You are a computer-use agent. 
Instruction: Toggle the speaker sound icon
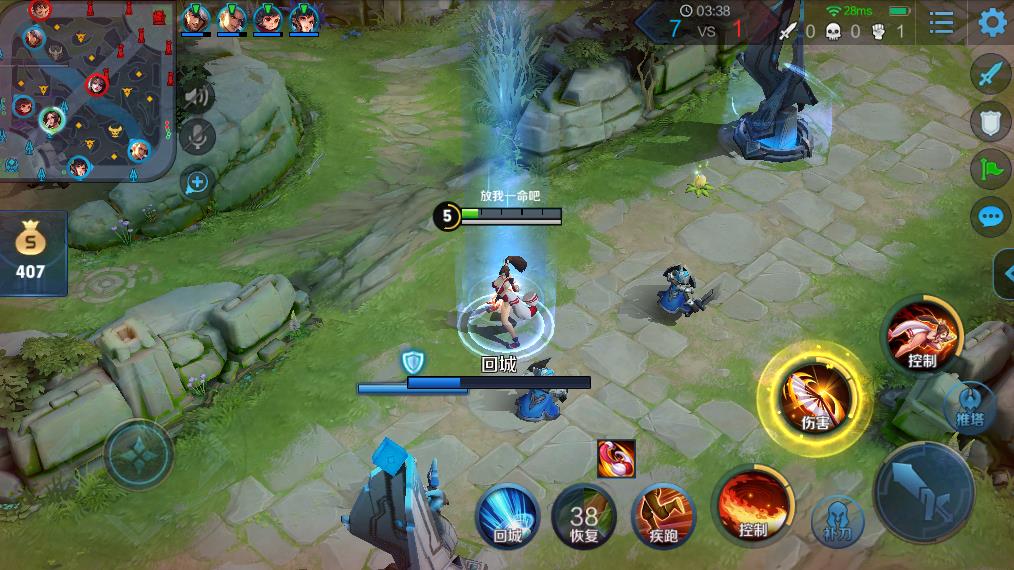pos(197,96)
